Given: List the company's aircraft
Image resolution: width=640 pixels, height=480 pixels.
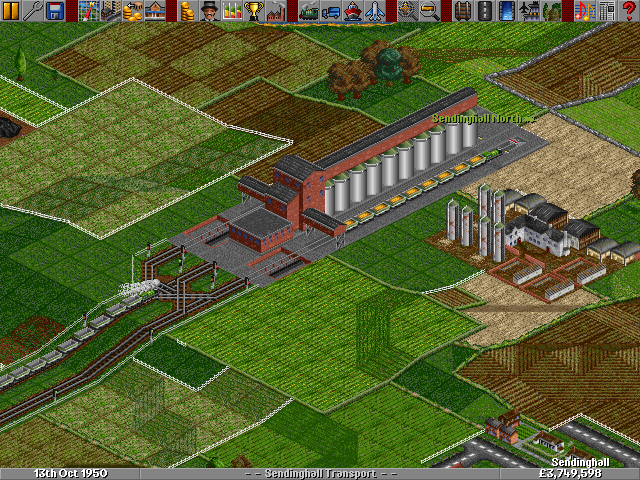Looking at the screenshot, I should click(x=374, y=11).
